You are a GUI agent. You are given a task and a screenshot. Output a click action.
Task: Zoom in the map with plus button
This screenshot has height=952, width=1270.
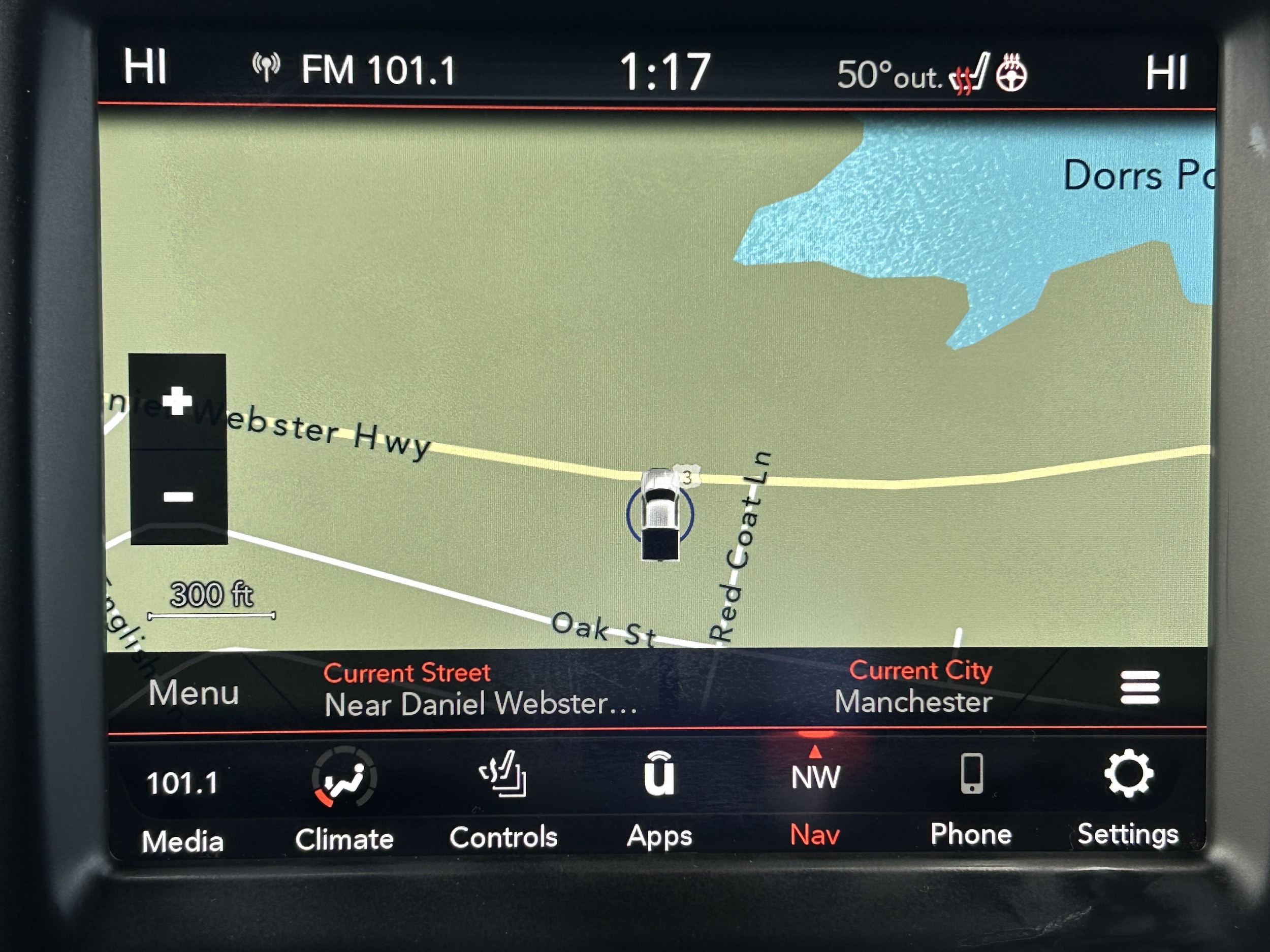pos(177,401)
